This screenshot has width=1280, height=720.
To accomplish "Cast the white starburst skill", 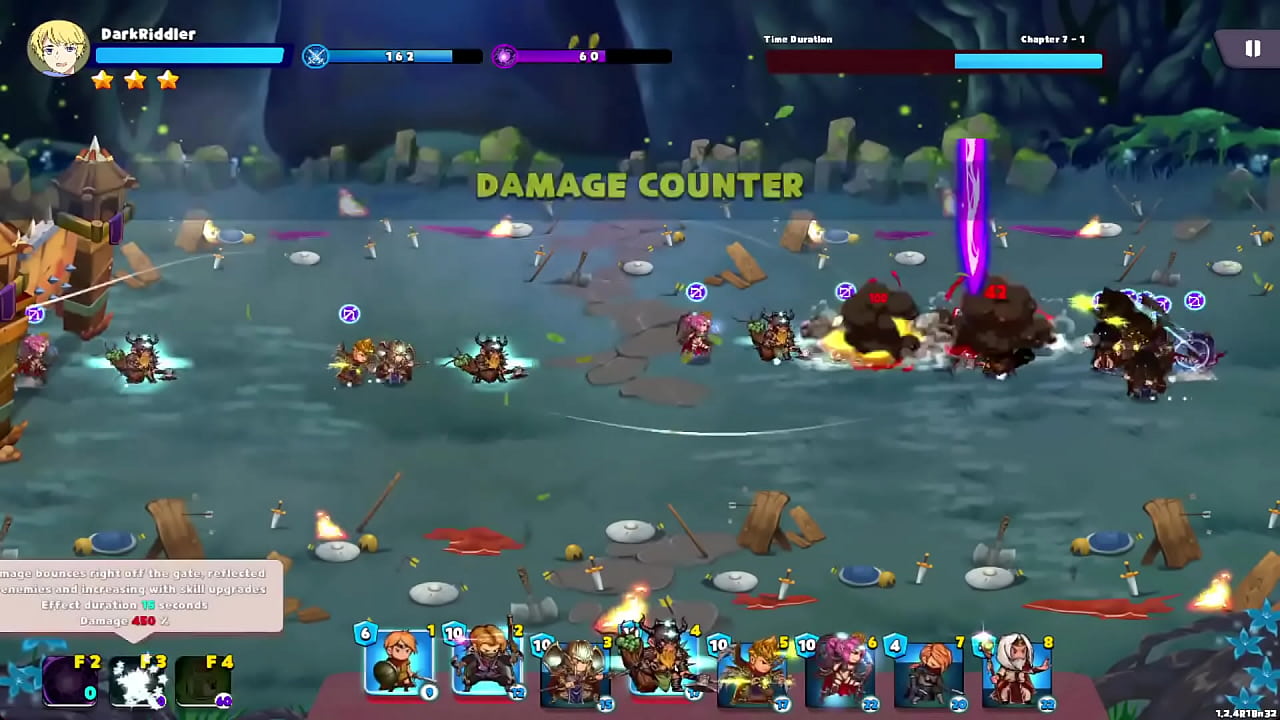I will 137,681.
